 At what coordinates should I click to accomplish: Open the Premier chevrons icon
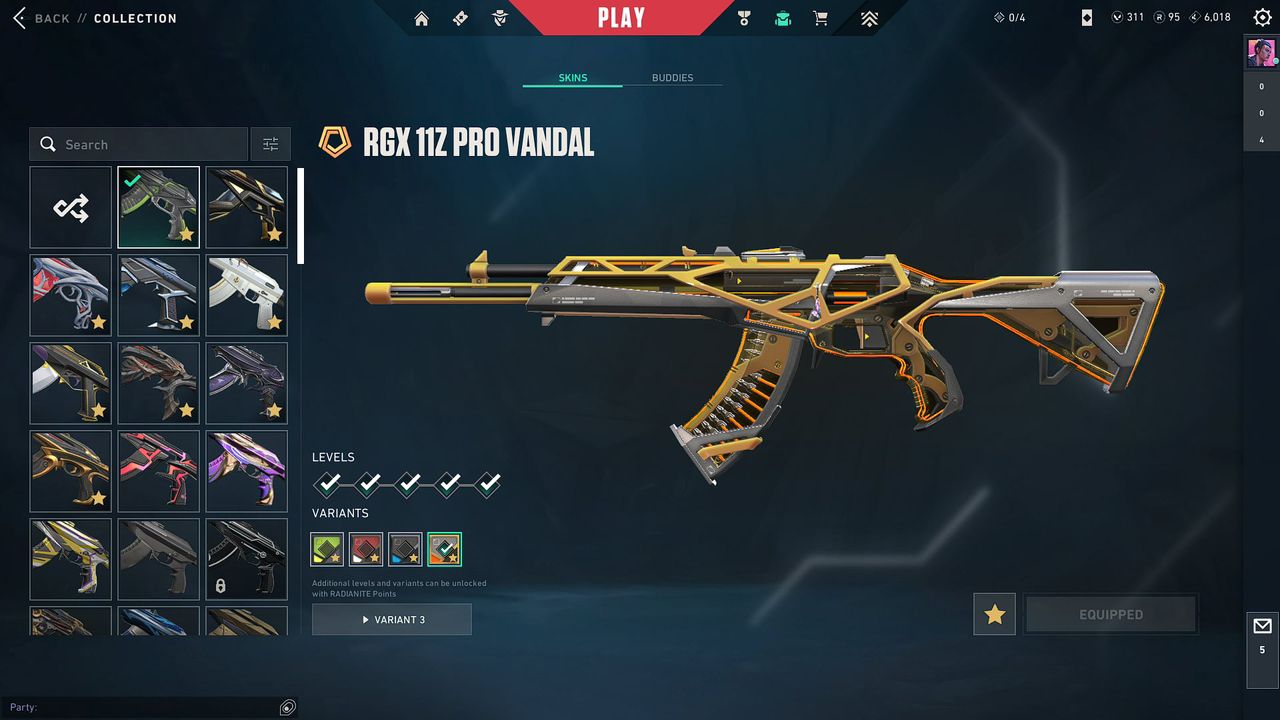pyautogui.click(x=868, y=17)
